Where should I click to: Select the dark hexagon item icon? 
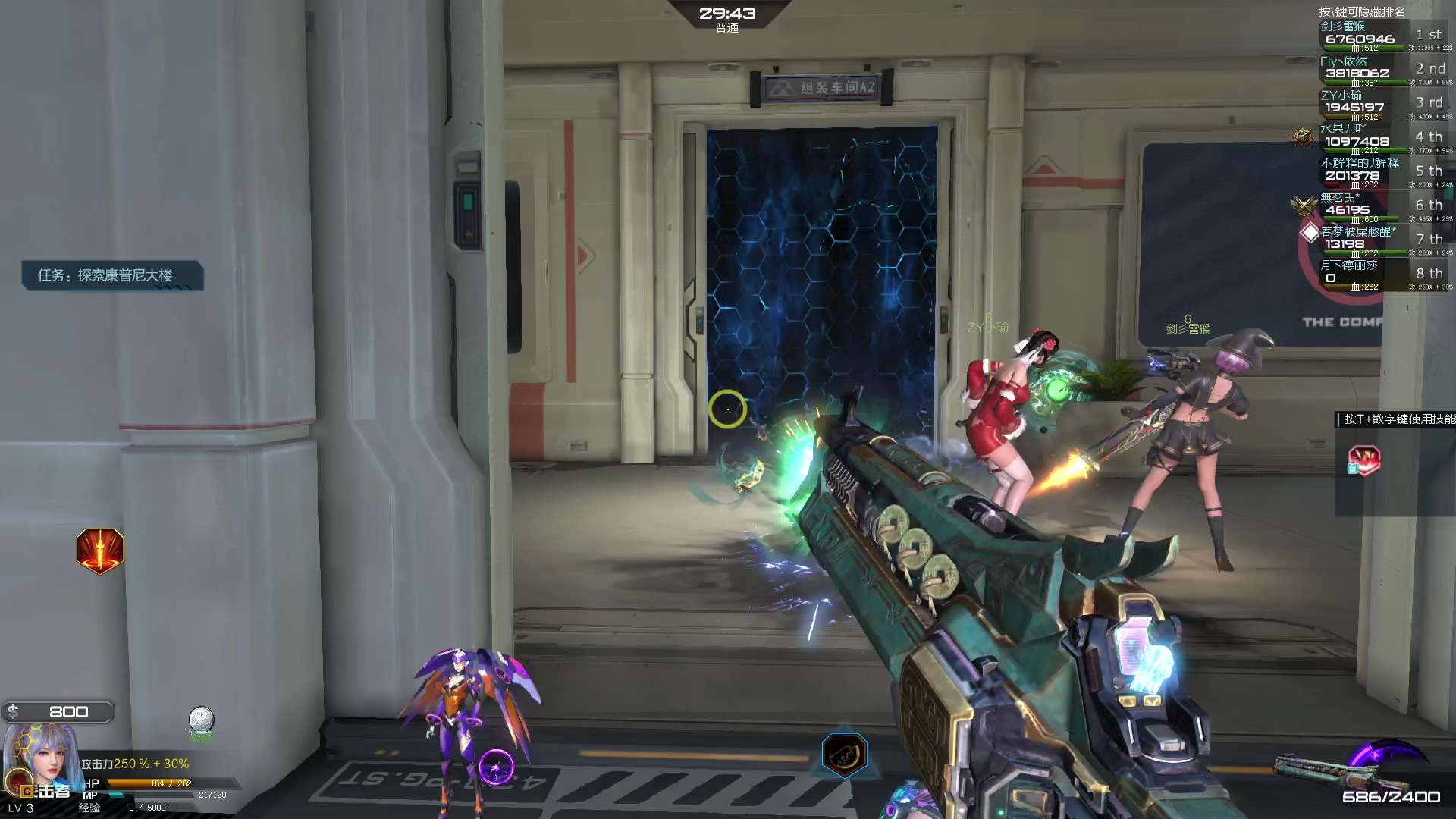tap(844, 755)
